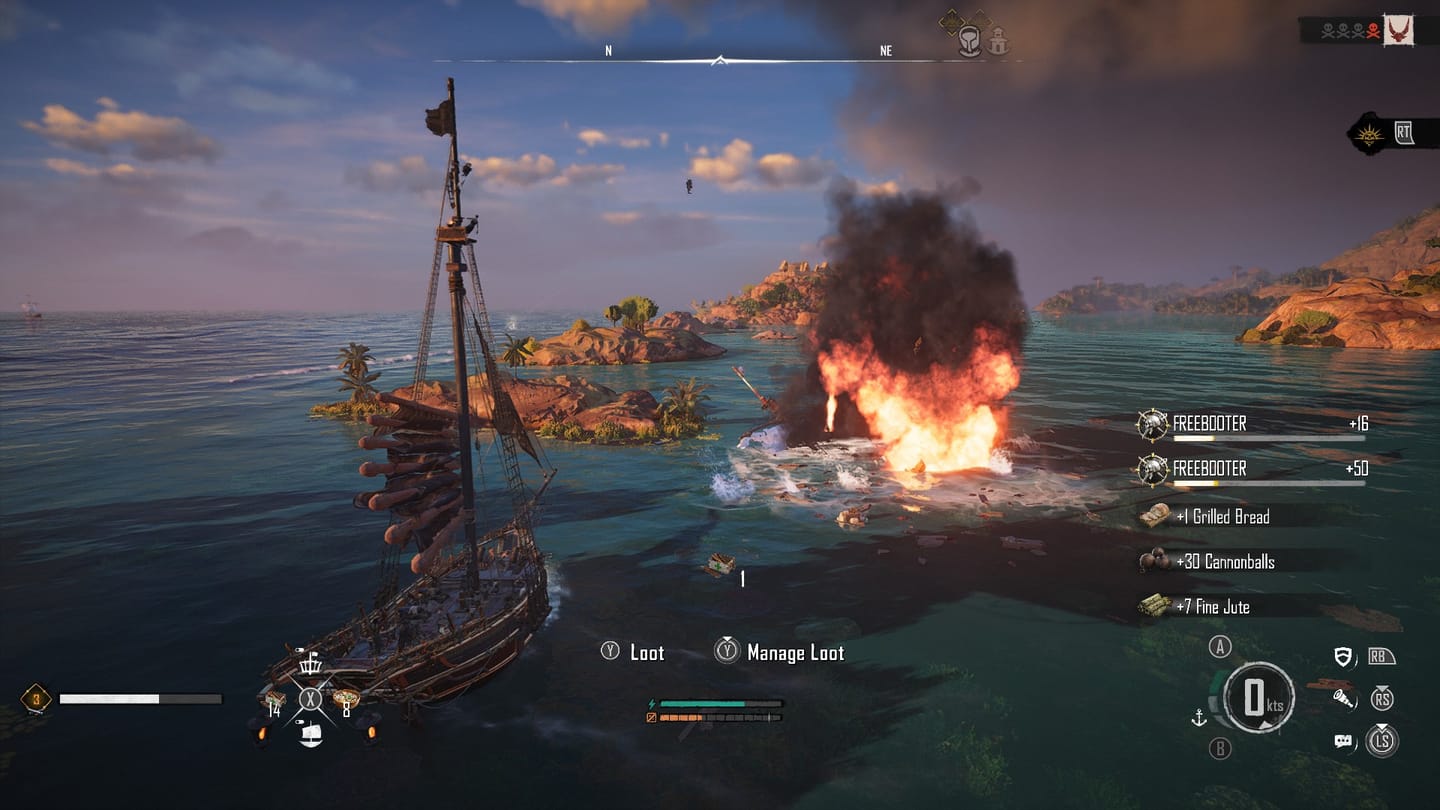Select the sailing ship entry on the radial wheel

(310, 737)
